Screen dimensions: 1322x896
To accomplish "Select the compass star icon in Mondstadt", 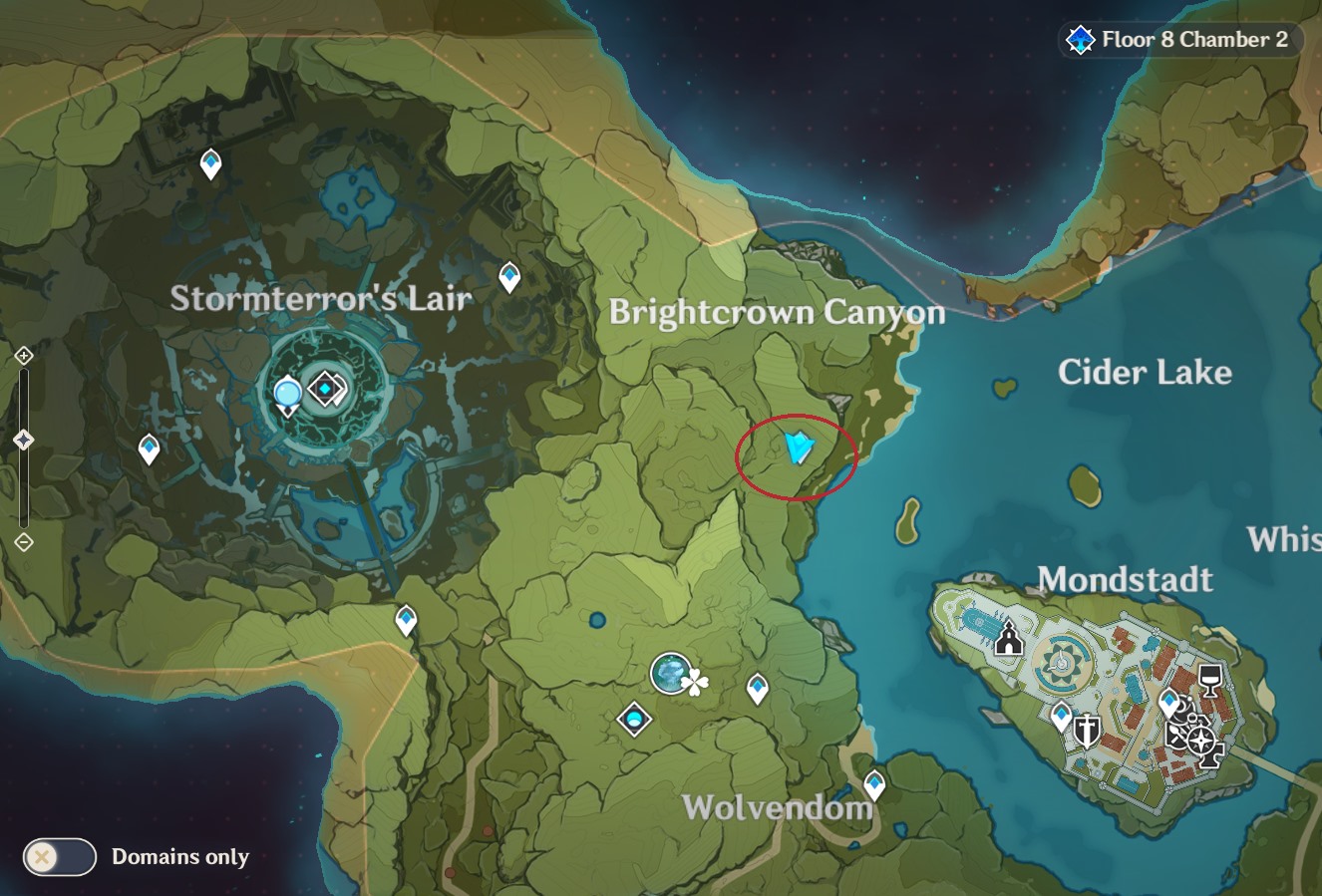I will (1202, 741).
